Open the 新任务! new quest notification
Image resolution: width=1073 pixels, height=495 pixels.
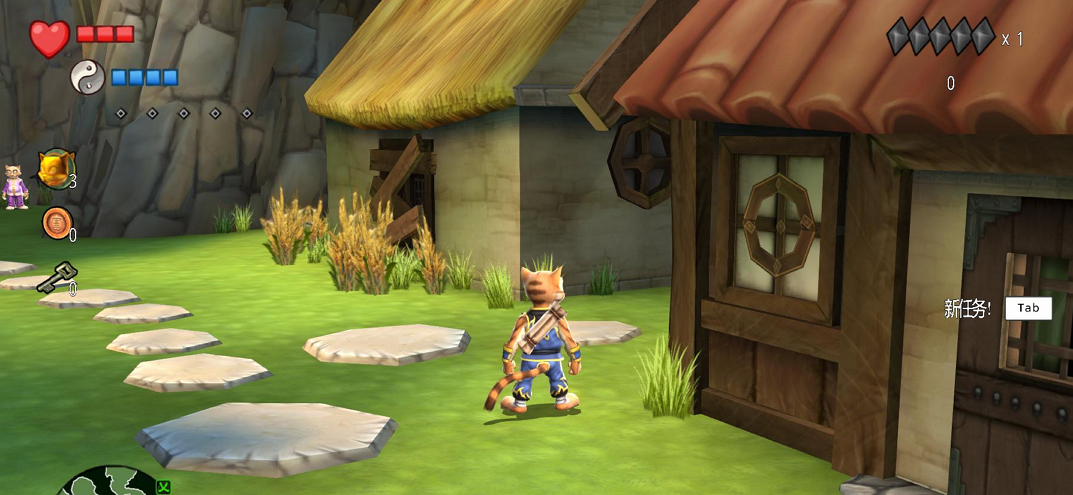pyautogui.click(x=997, y=308)
